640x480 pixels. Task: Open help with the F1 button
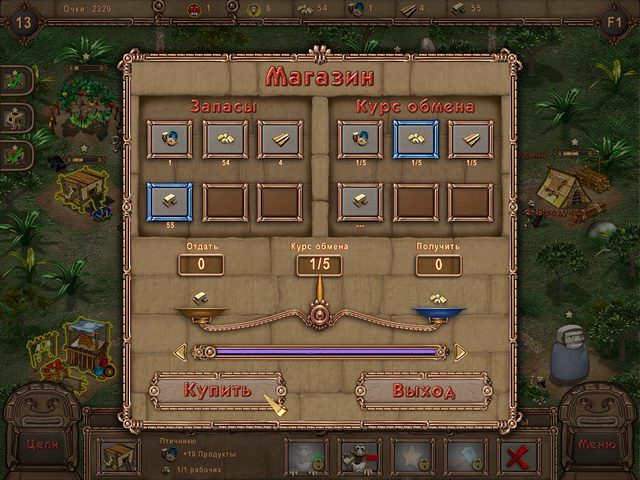click(616, 20)
